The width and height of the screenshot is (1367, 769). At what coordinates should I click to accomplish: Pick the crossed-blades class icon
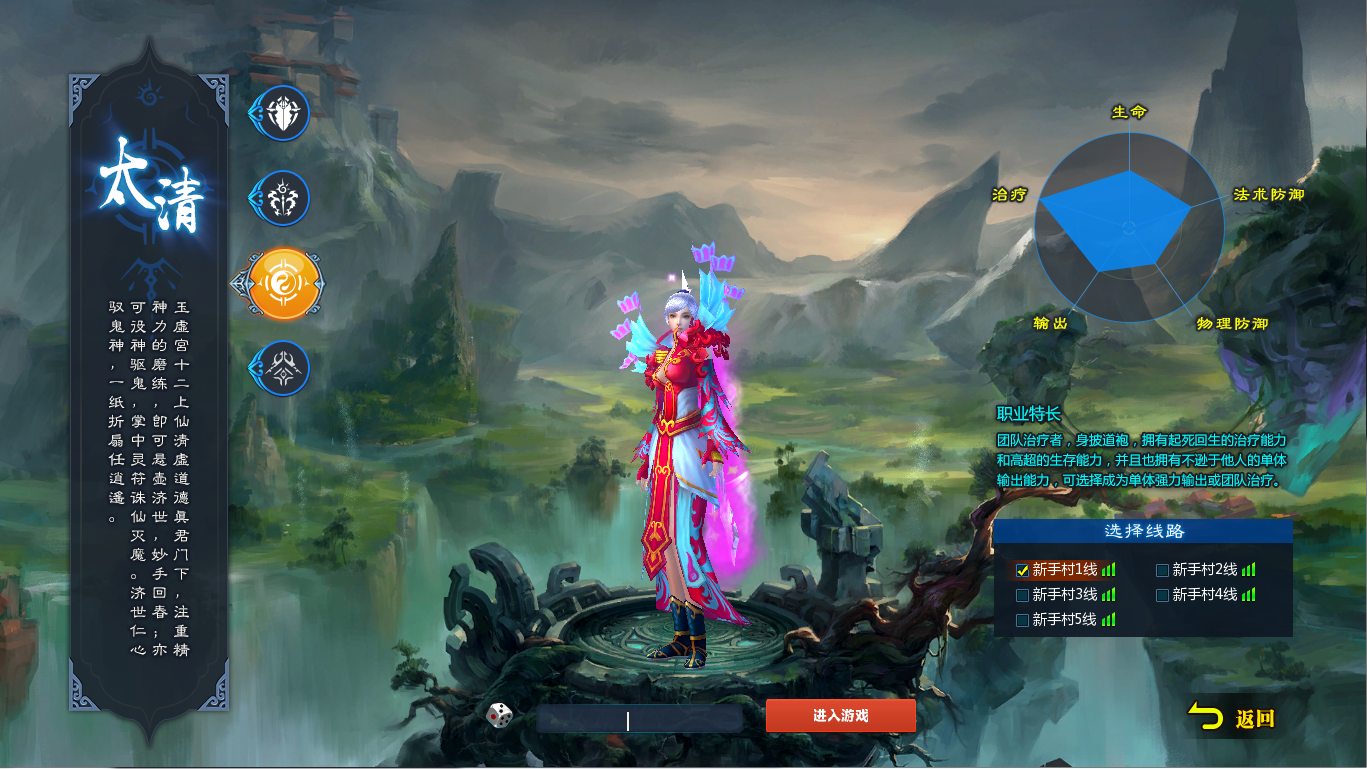[283, 369]
